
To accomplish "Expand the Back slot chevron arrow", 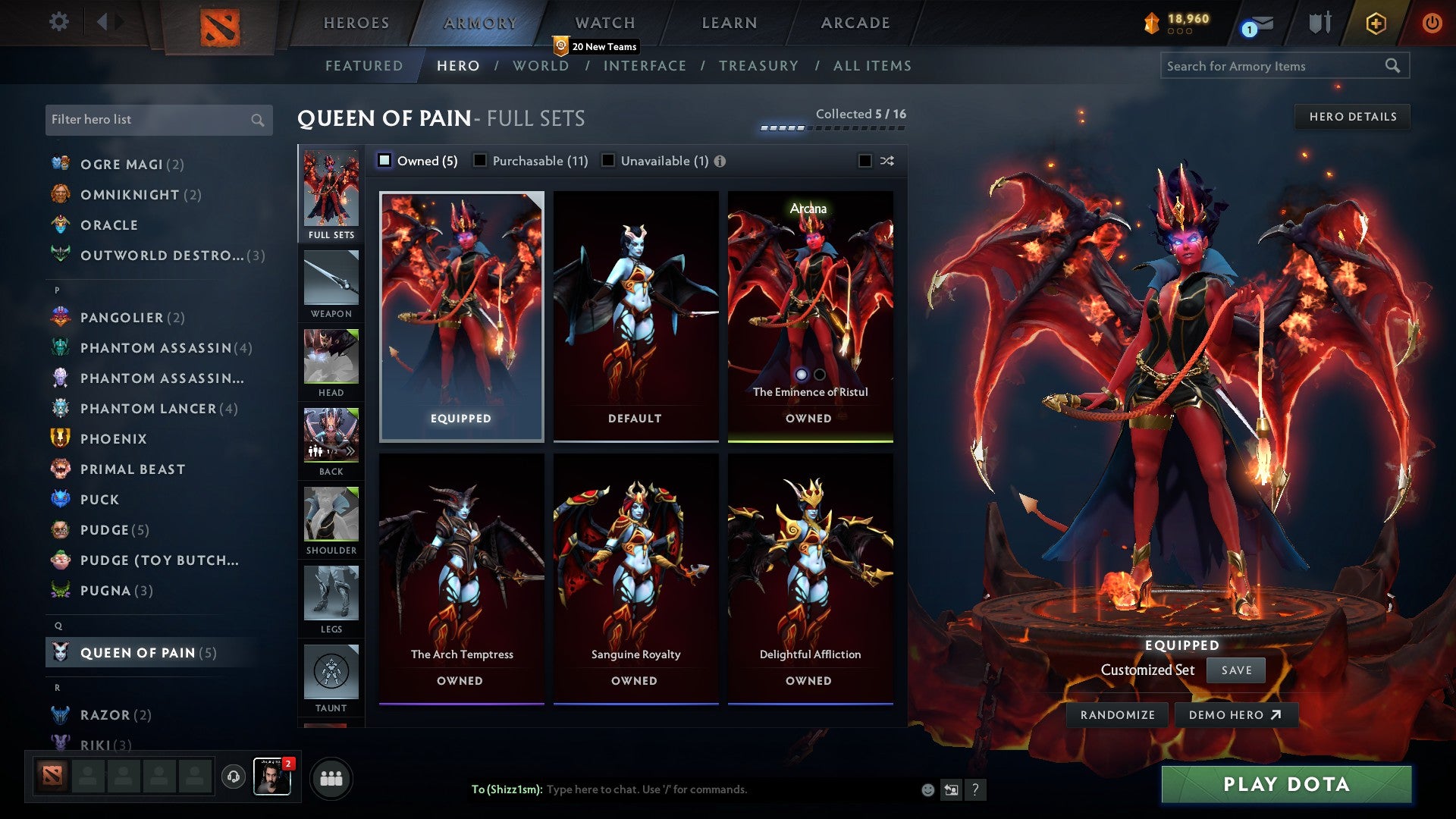I will (351, 450).
